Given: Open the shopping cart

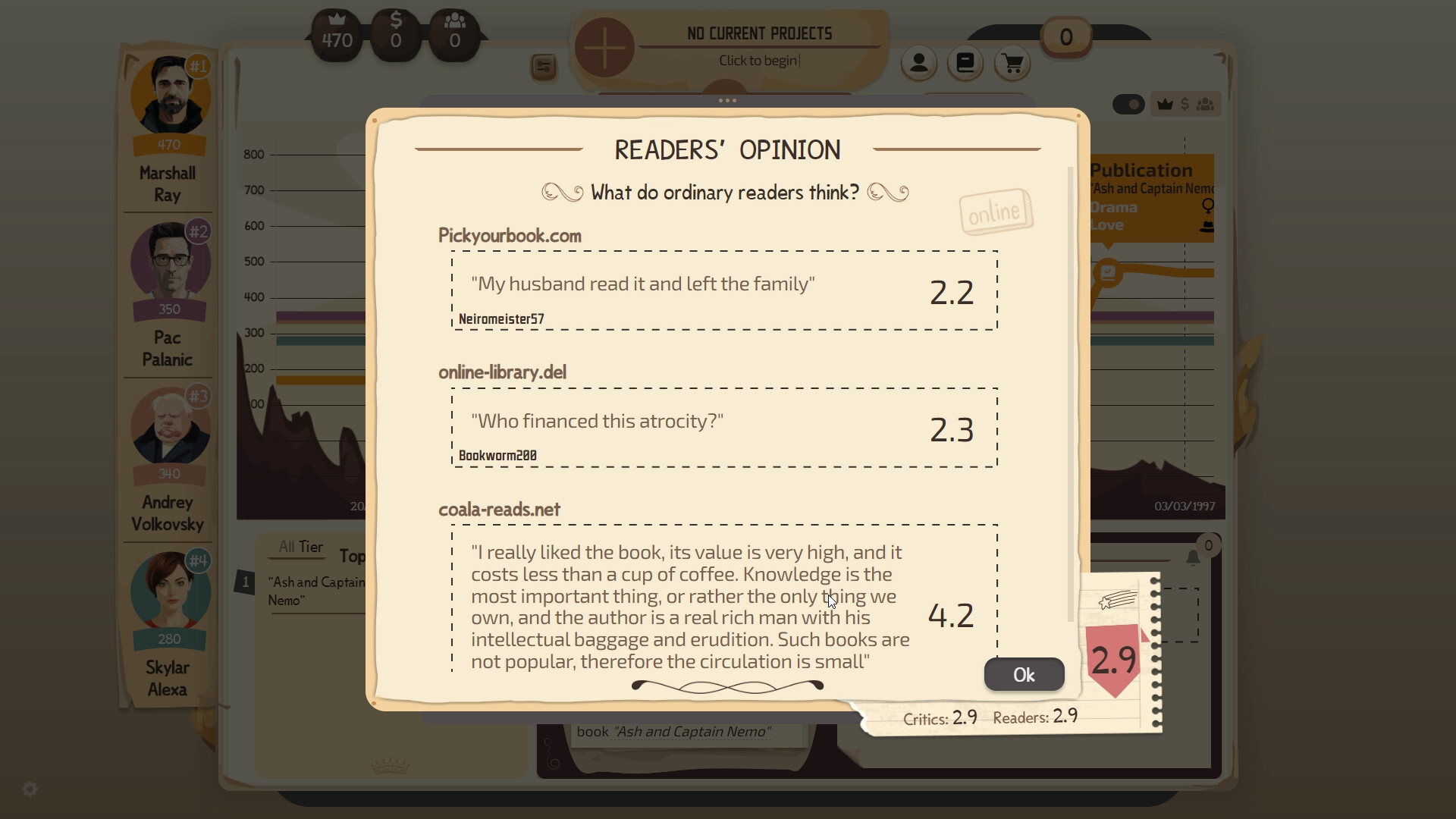Looking at the screenshot, I should (x=1012, y=64).
